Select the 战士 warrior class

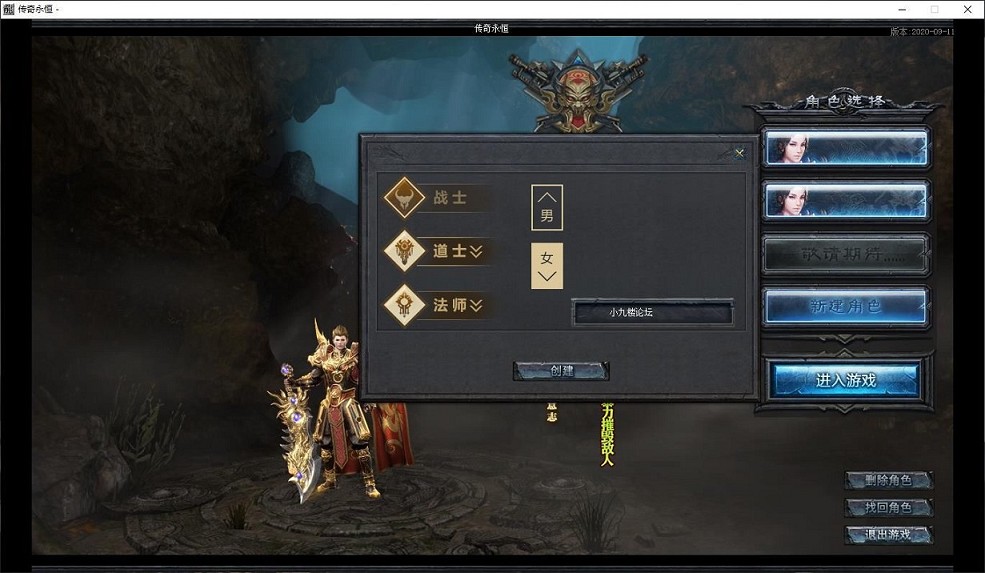(437, 198)
